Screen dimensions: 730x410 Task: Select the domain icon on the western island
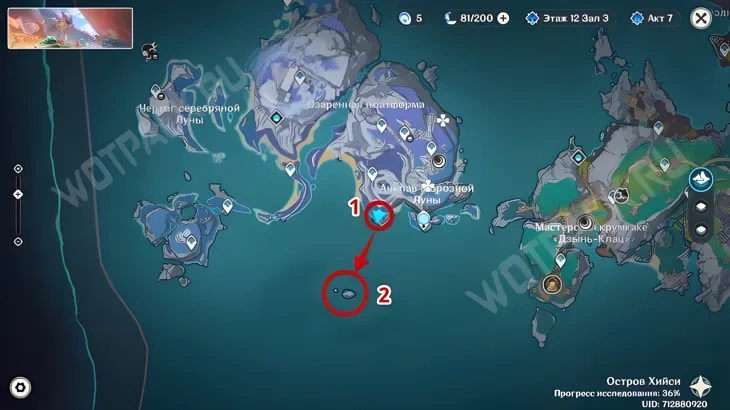(x=186, y=238)
